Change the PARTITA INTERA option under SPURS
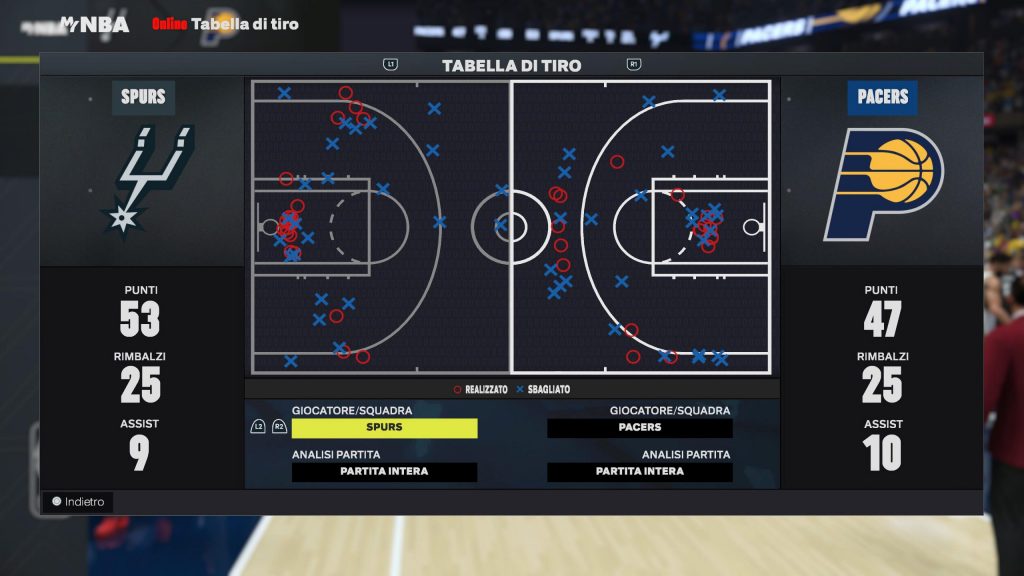Screen dimensions: 1024x576 click(x=384, y=472)
